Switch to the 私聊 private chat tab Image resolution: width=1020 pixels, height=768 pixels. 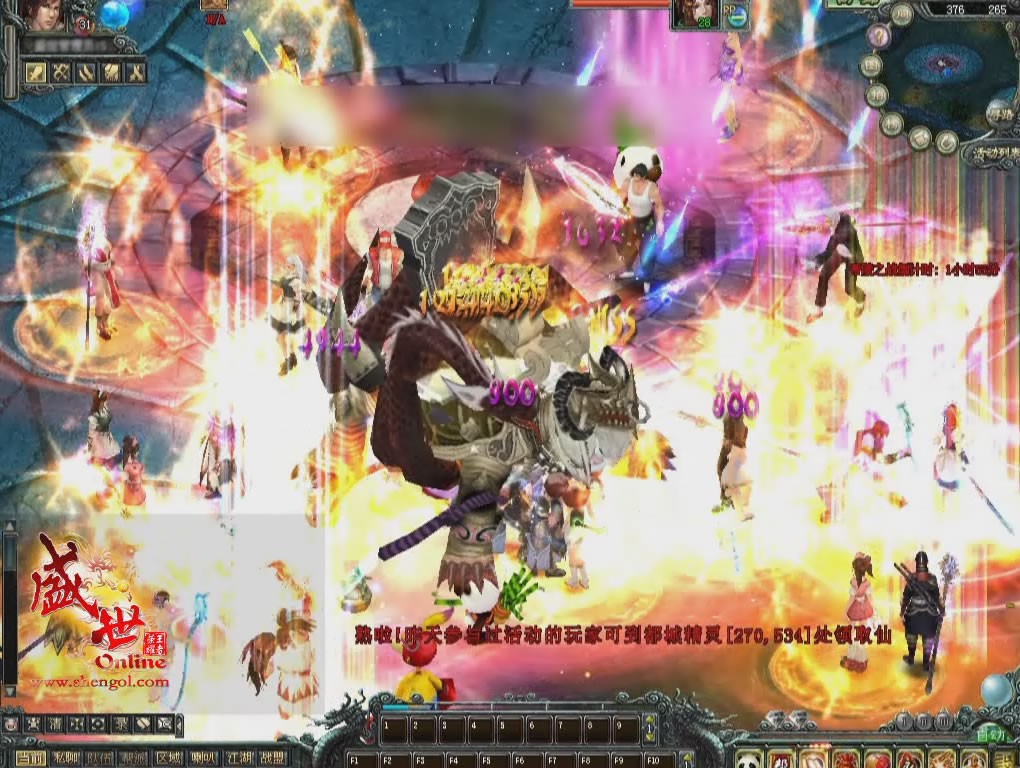click(x=64, y=758)
